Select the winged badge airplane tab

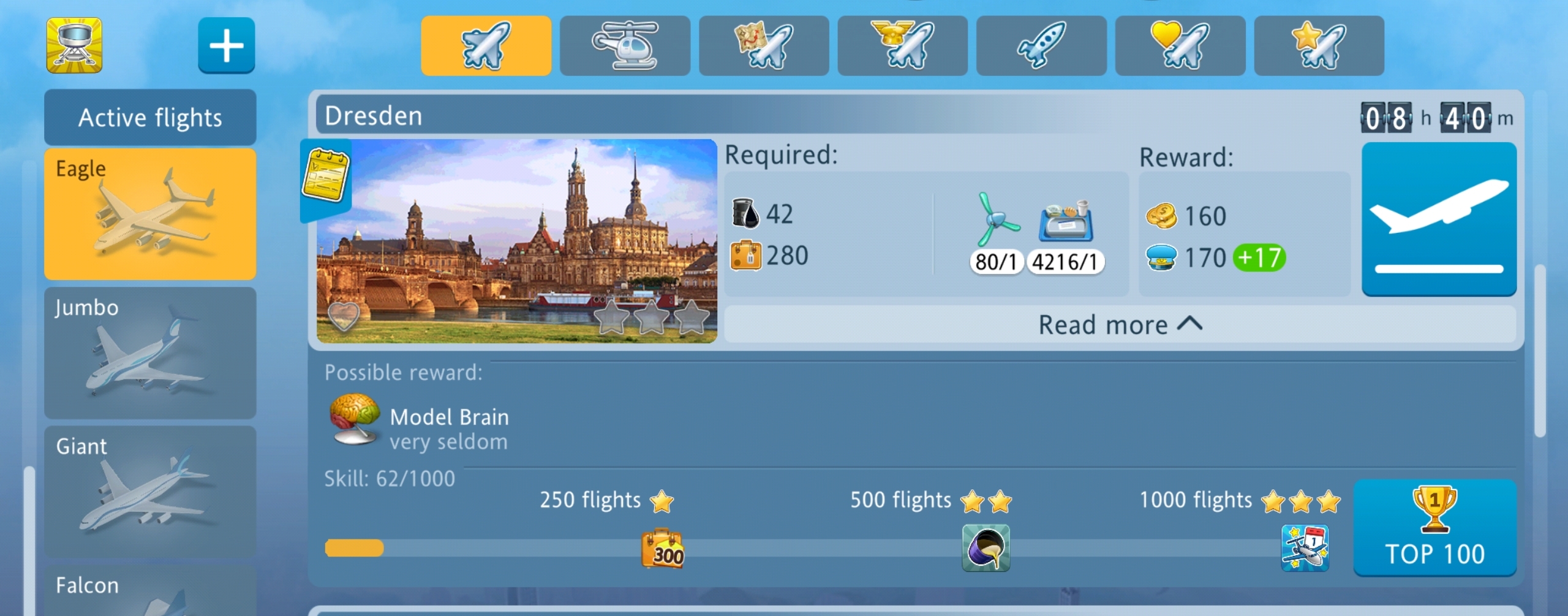[x=902, y=46]
